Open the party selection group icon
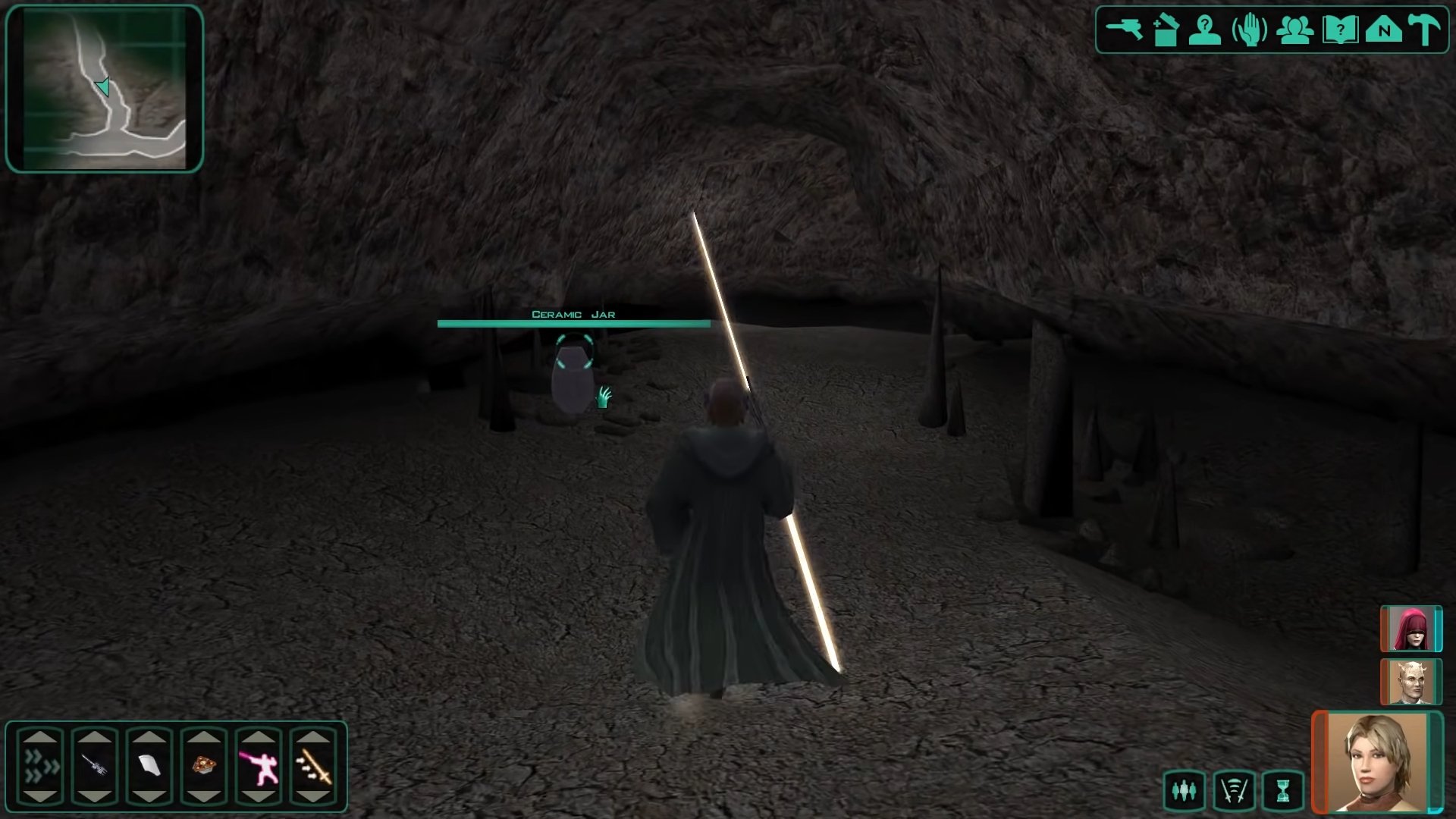Image resolution: width=1456 pixels, height=819 pixels. (x=1294, y=30)
